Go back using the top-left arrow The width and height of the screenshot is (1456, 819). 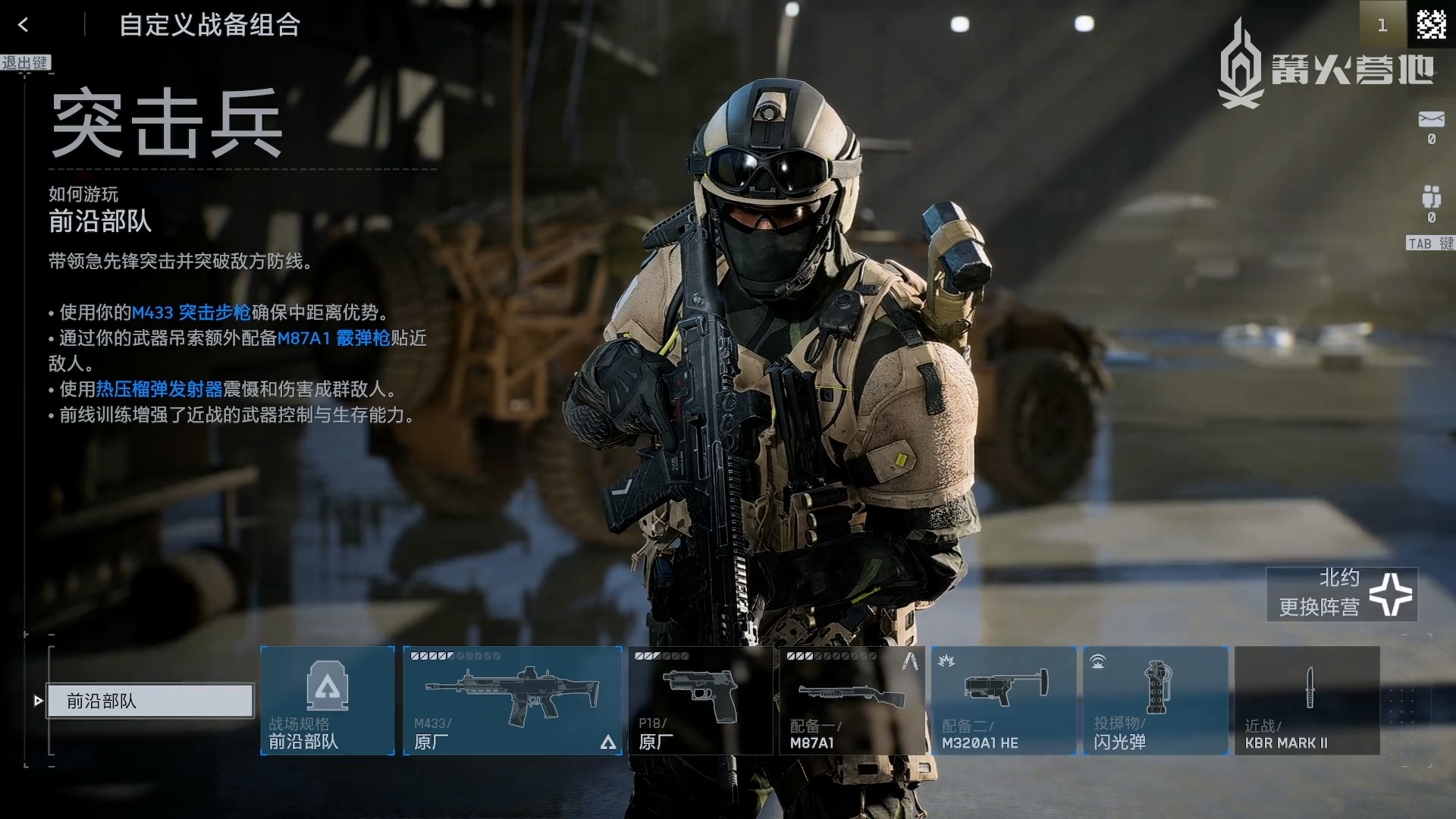[24, 25]
